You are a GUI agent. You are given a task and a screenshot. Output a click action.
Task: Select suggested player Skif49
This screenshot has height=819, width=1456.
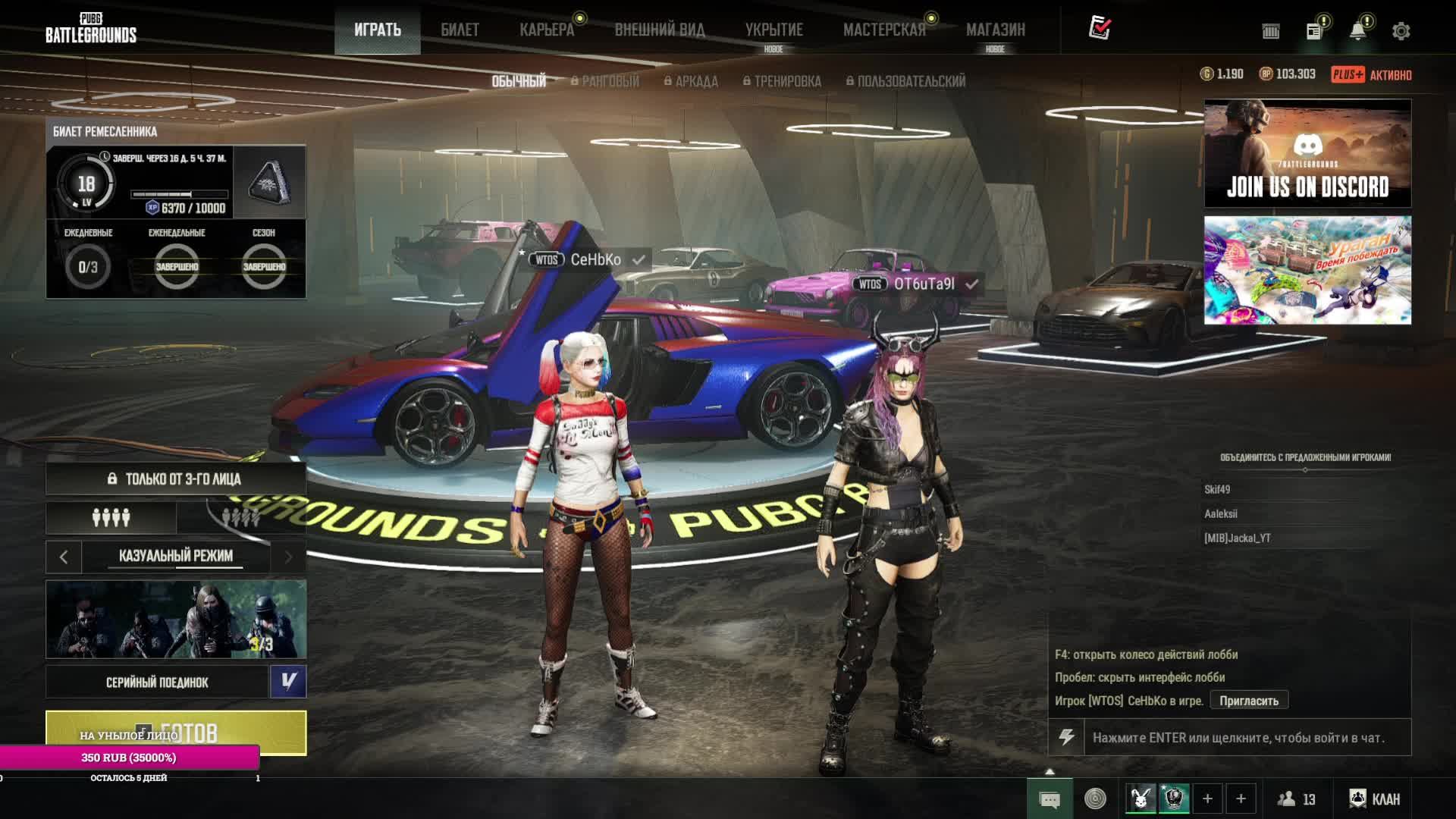tap(1217, 490)
